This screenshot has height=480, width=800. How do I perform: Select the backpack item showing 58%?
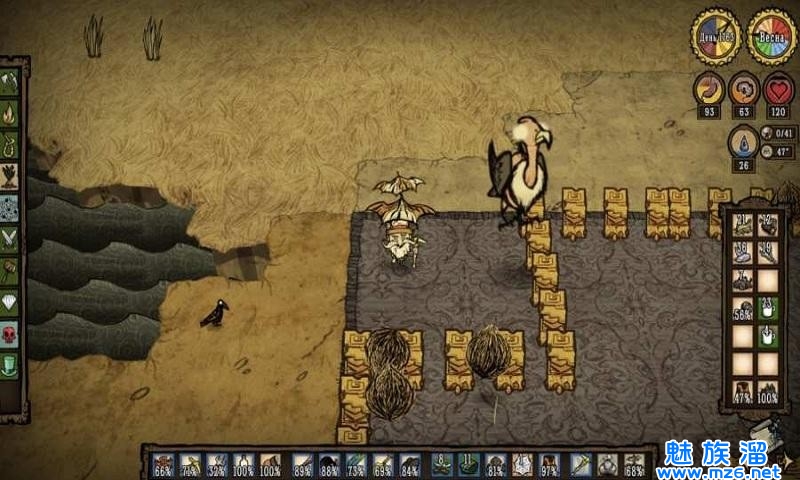tap(742, 309)
